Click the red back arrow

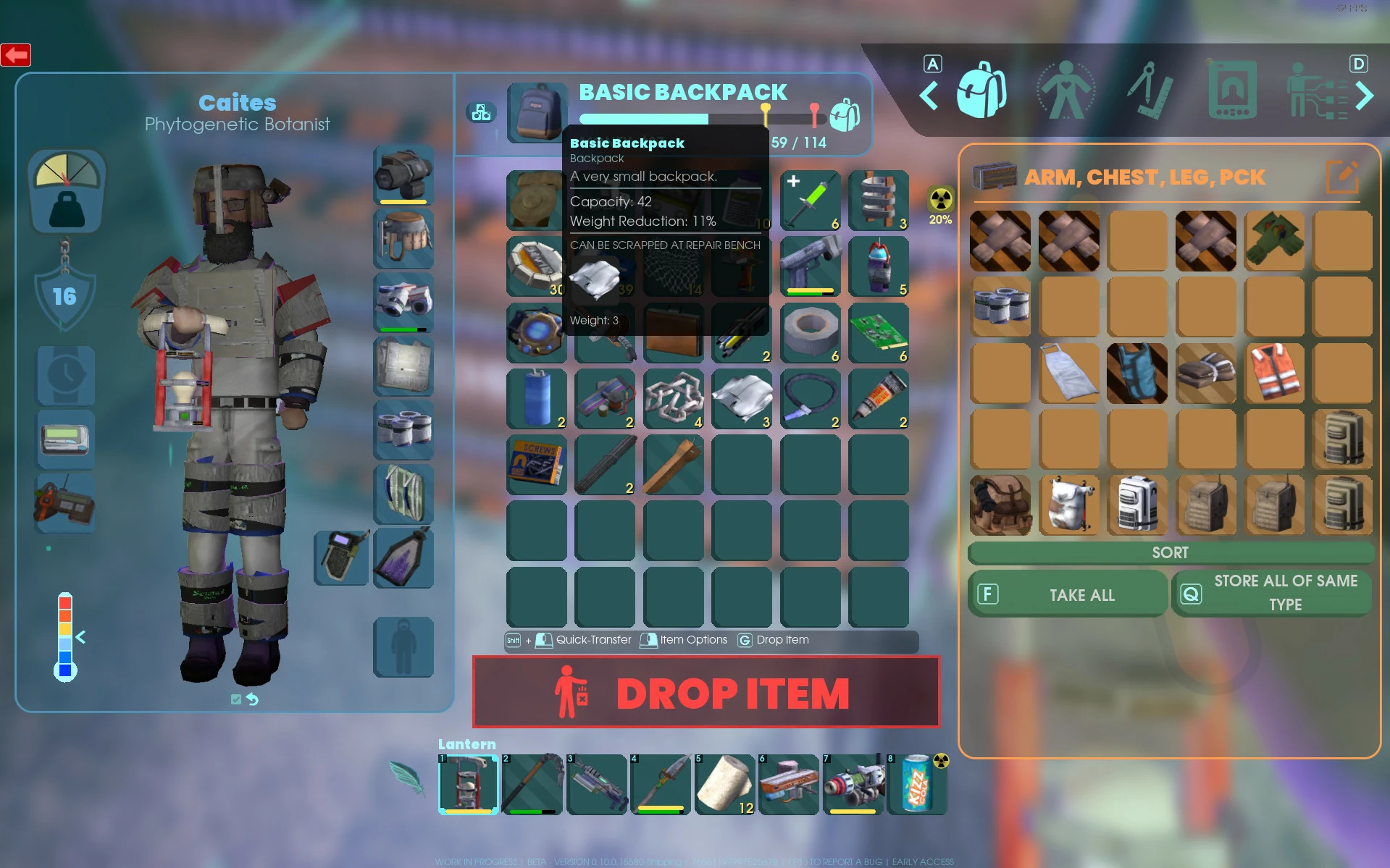[x=16, y=54]
